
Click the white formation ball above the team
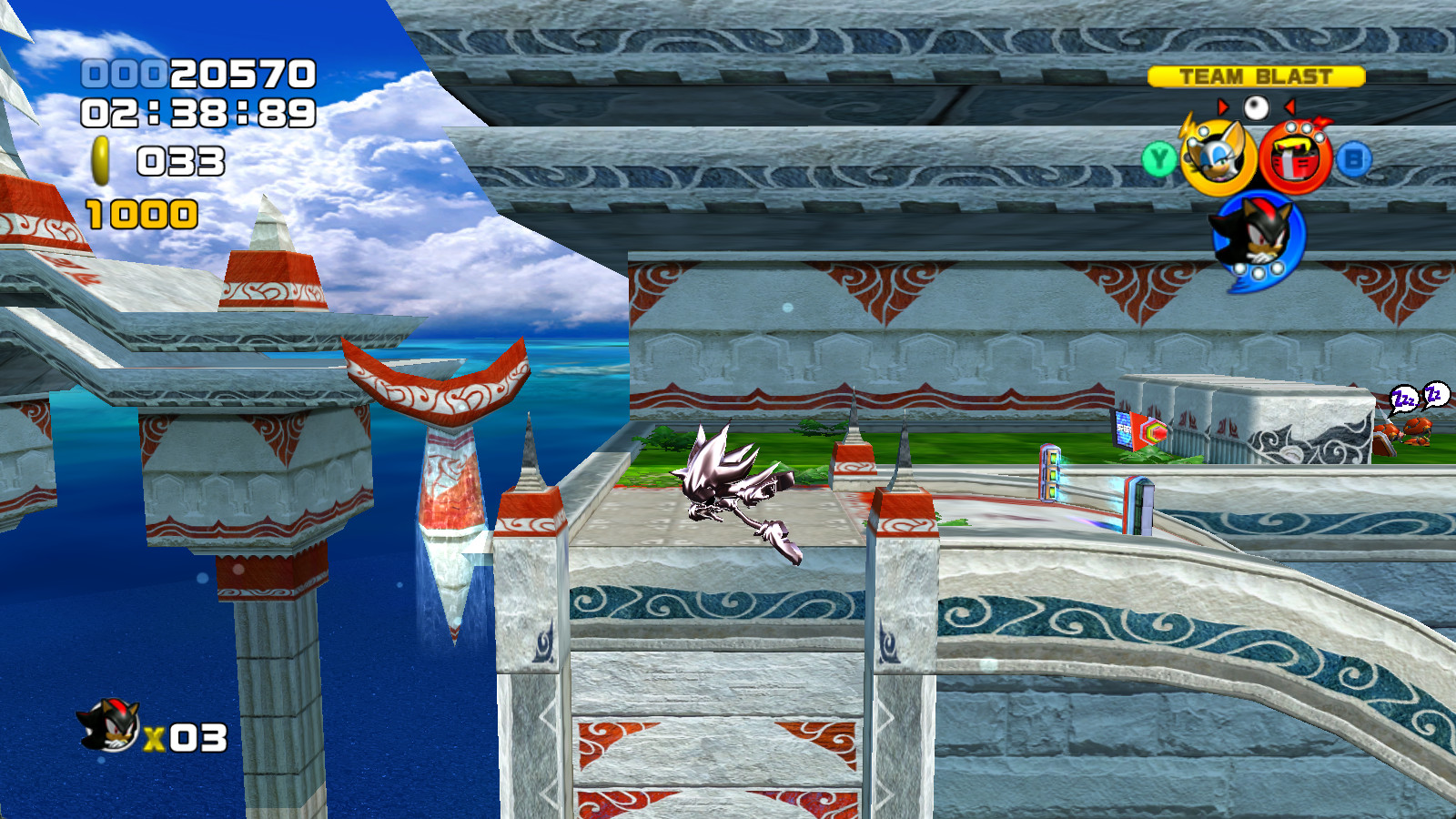1255,106
